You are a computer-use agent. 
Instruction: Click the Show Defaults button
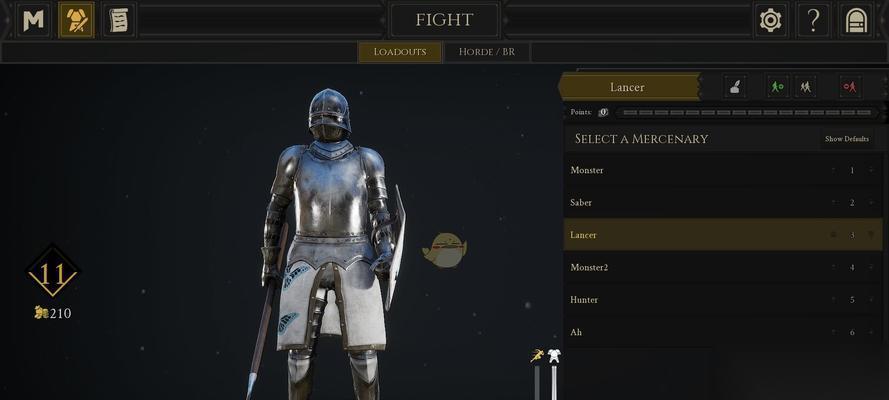coord(846,139)
